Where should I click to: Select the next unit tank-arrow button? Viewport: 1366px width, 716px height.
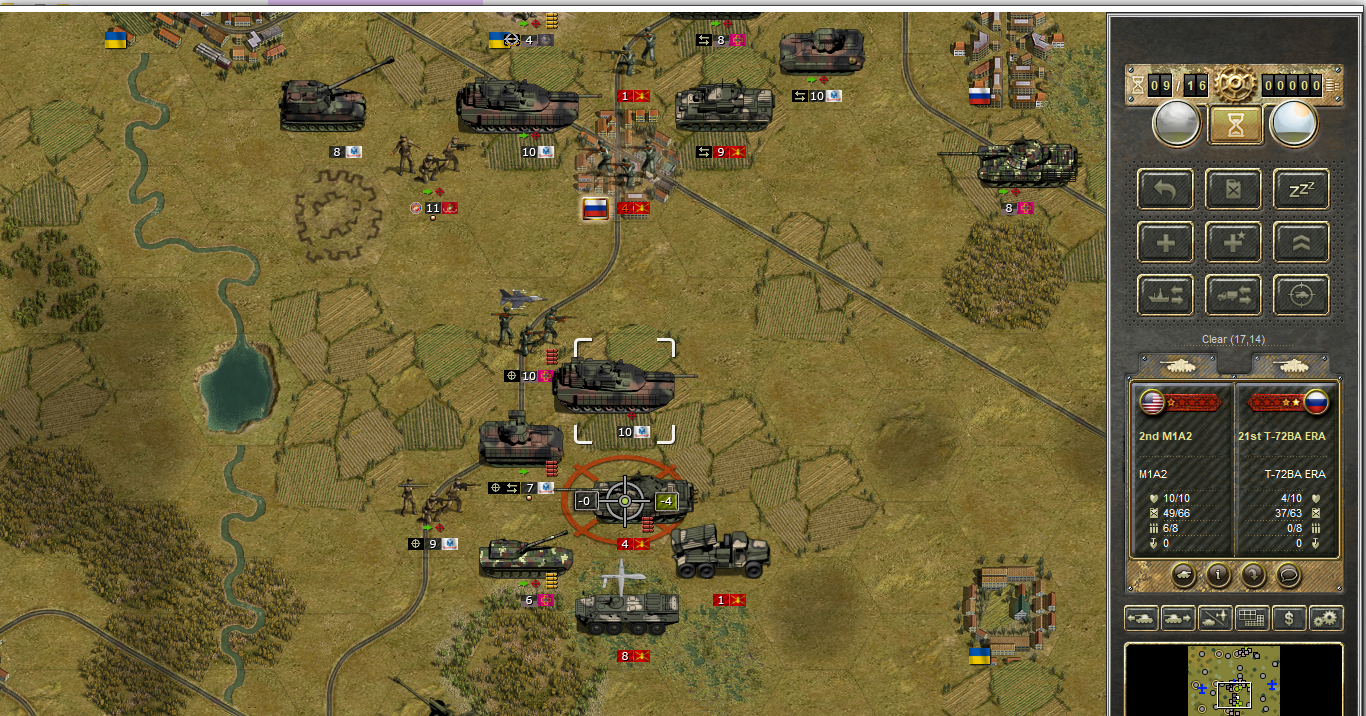1178,619
